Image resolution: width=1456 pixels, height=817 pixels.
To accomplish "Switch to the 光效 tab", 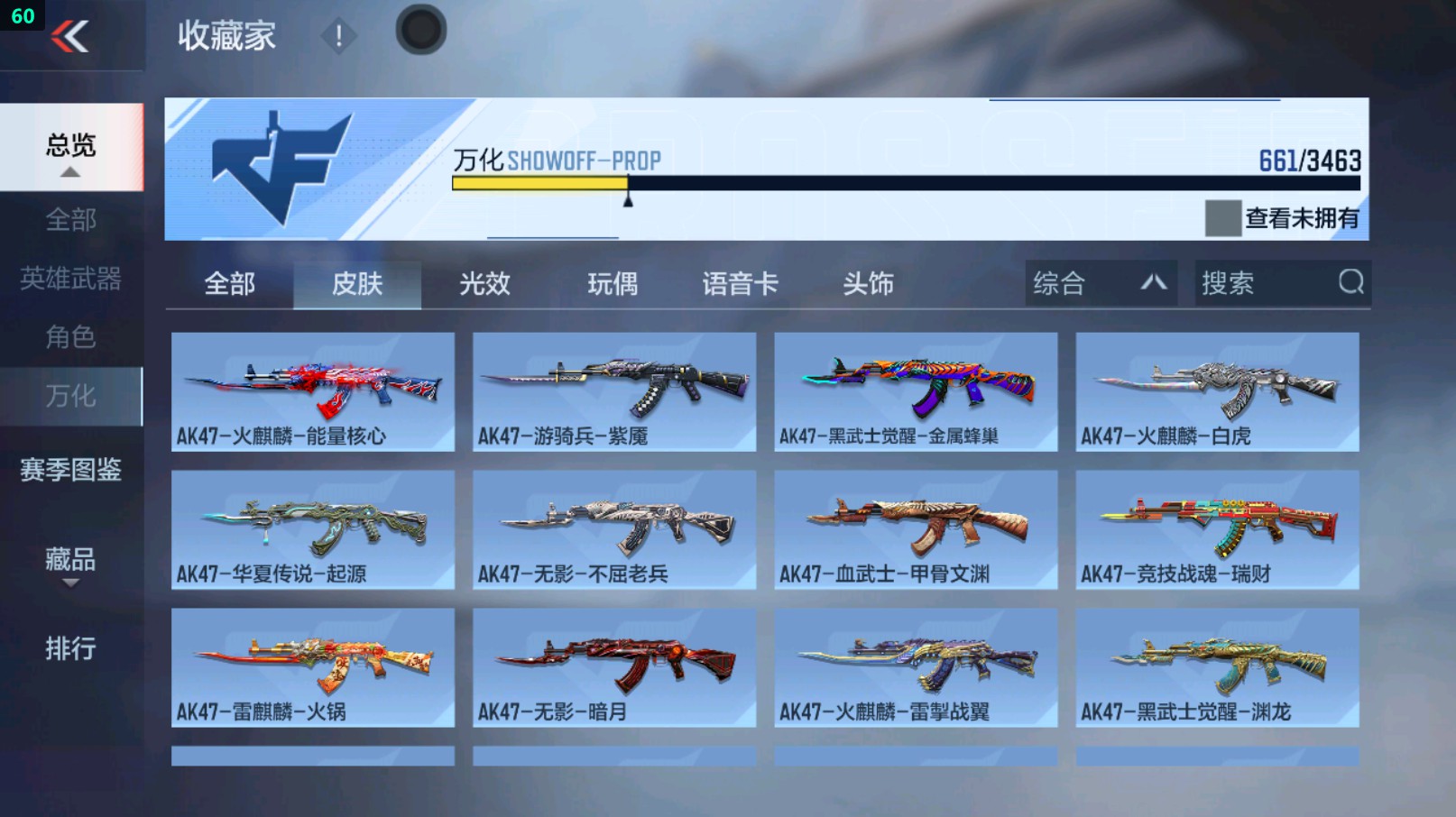I will pyautogui.click(x=484, y=283).
